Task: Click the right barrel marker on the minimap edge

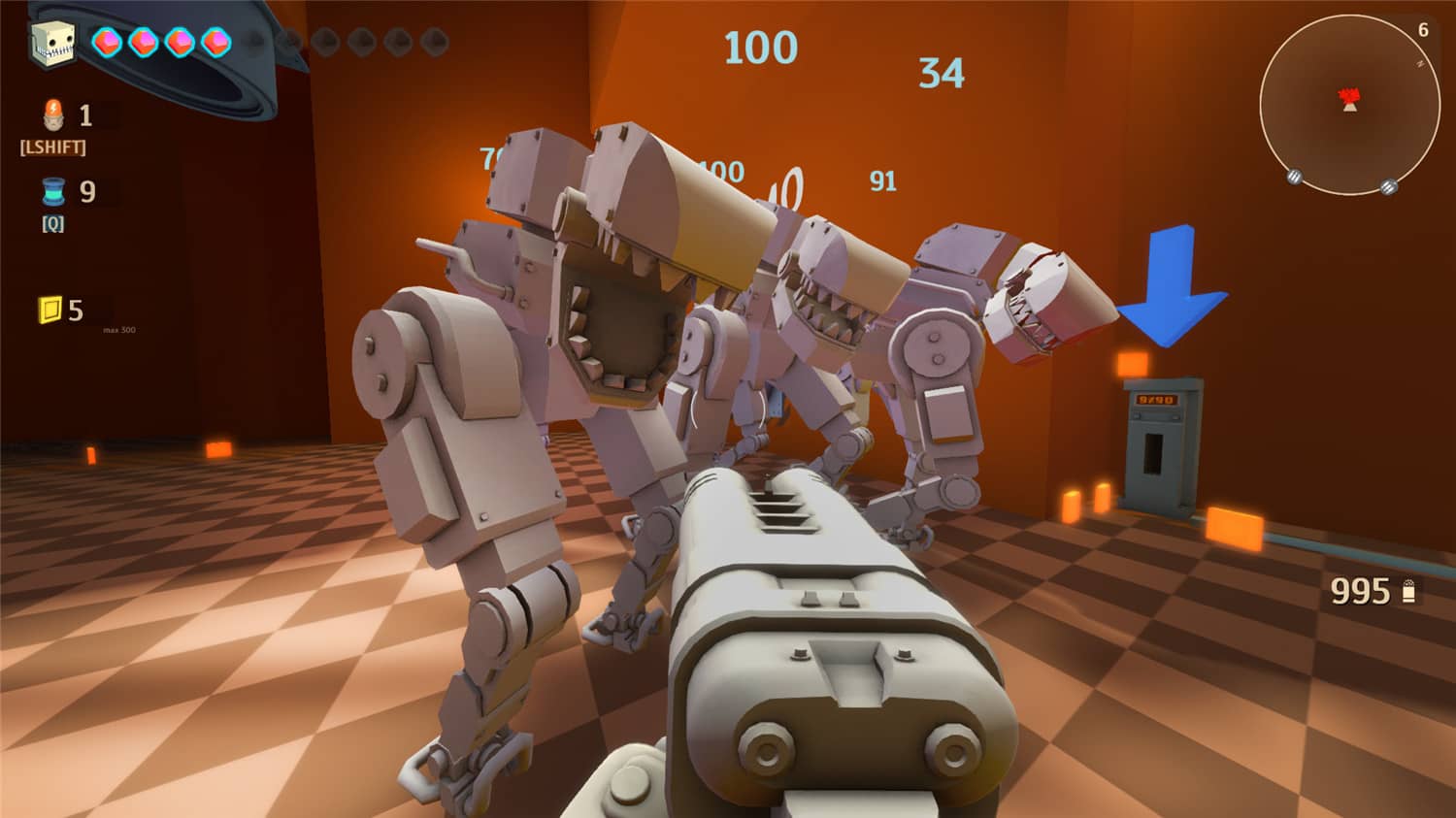Action: [1388, 186]
